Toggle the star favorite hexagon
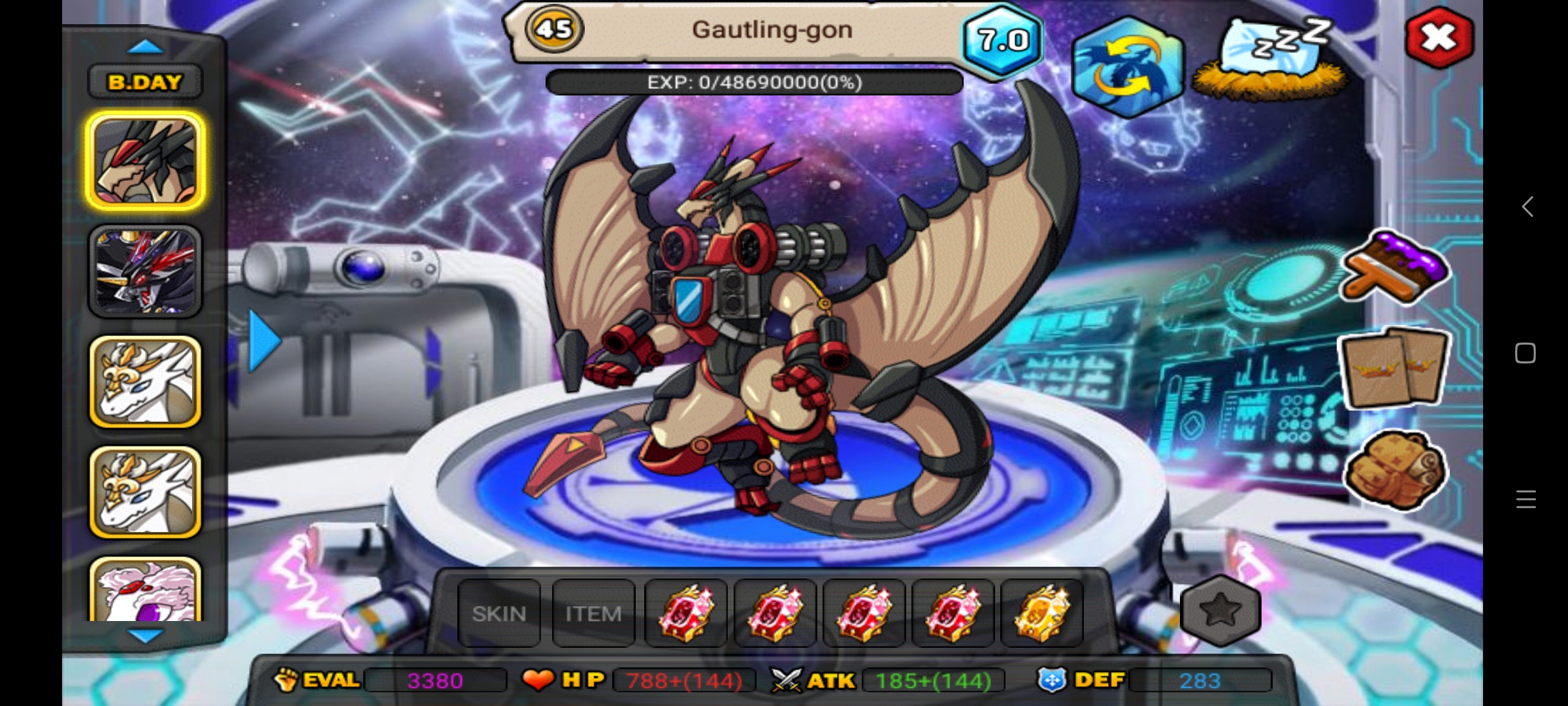This screenshot has height=706, width=1568. click(x=1220, y=611)
